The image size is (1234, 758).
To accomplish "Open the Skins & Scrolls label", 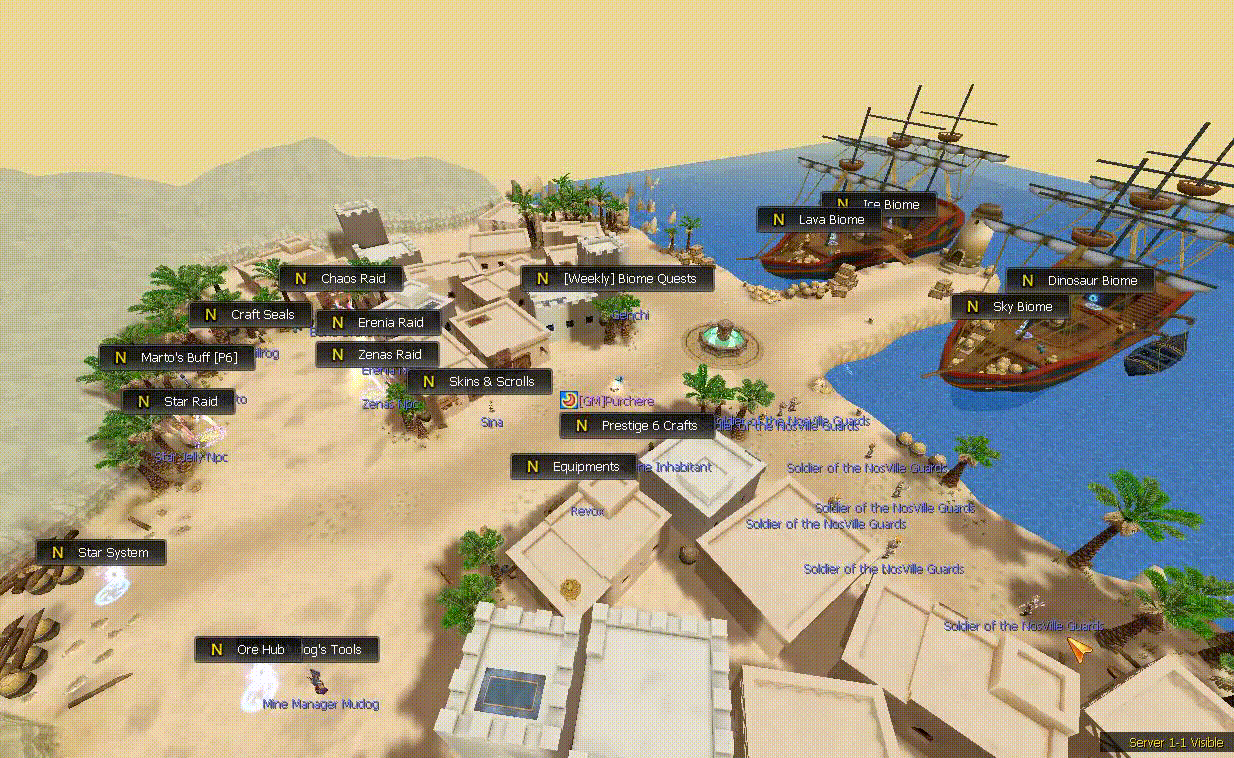I will click(479, 382).
